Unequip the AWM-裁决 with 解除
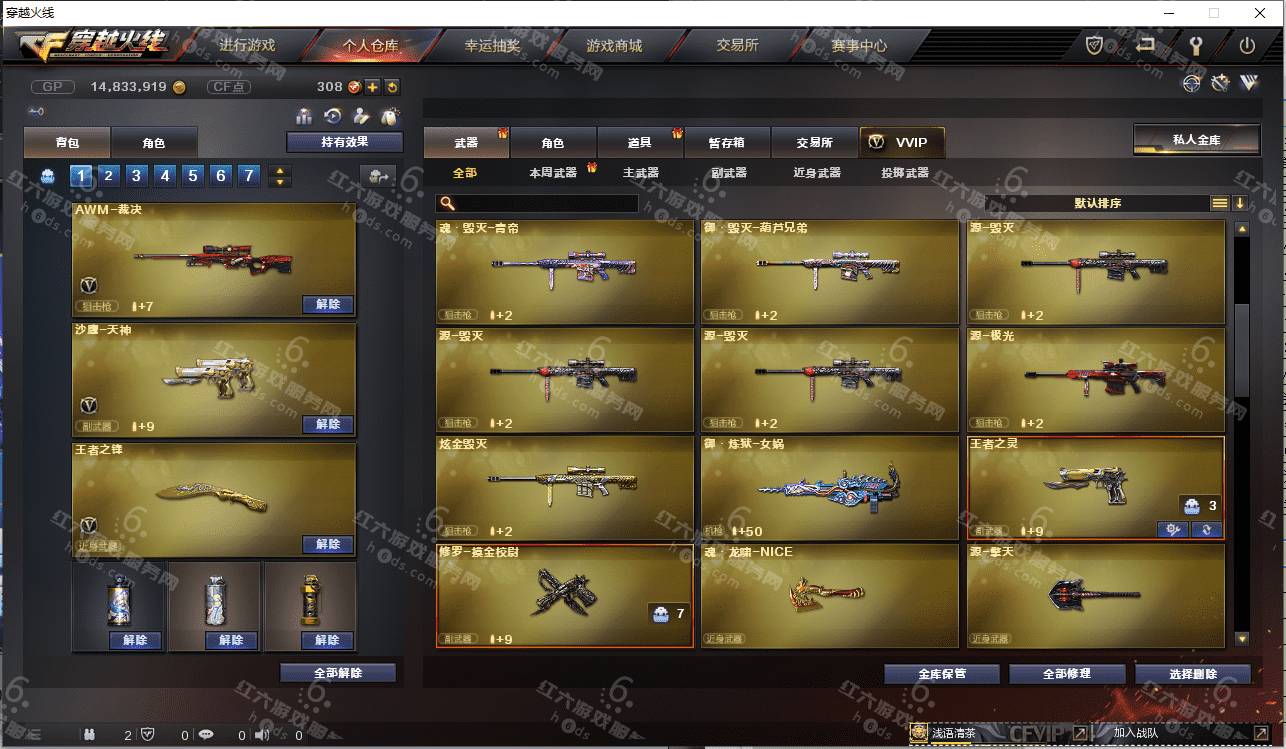The height and width of the screenshot is (749, 1286). (327, 305)
